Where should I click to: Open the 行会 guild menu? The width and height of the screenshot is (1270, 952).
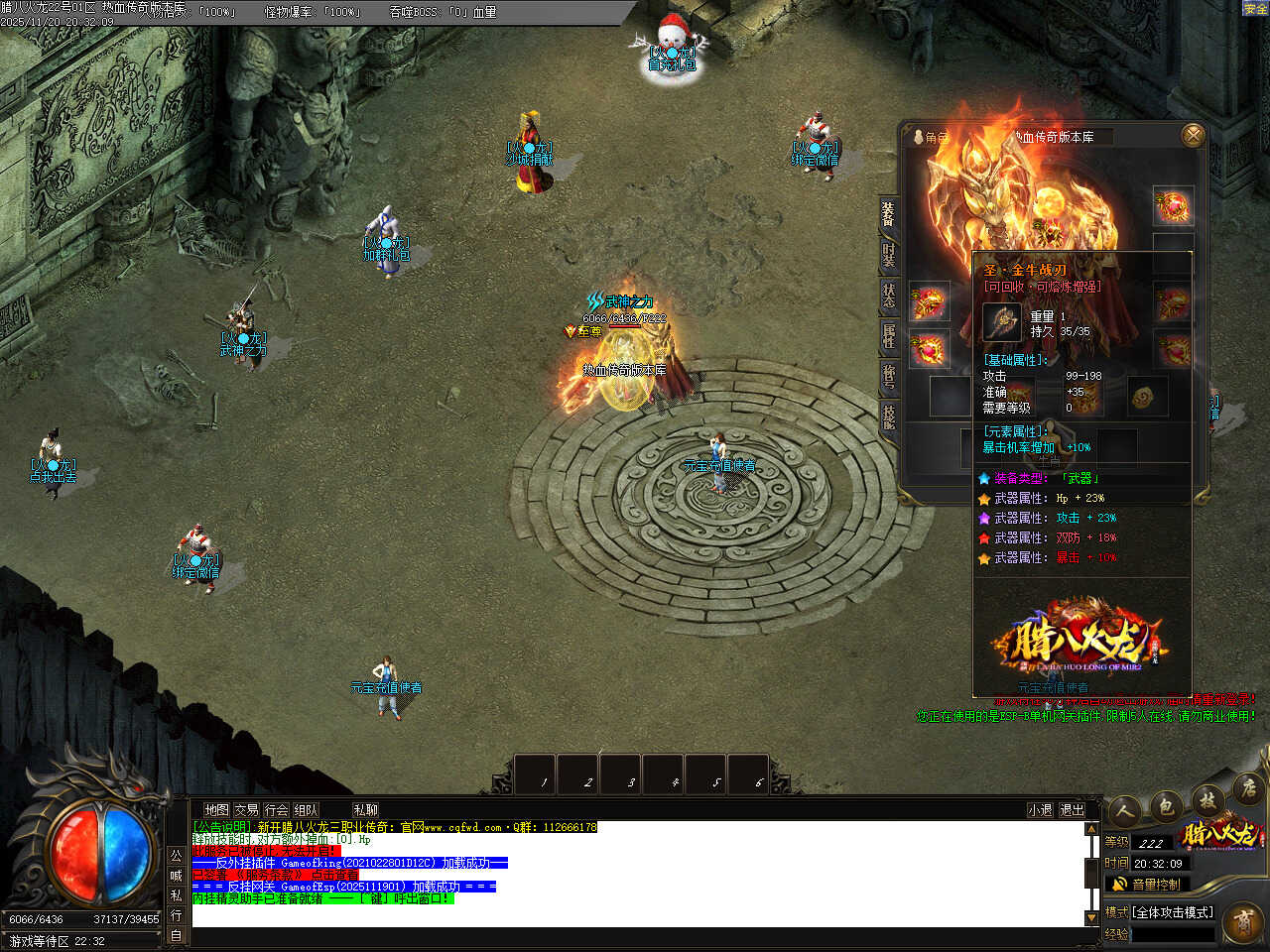276,810
